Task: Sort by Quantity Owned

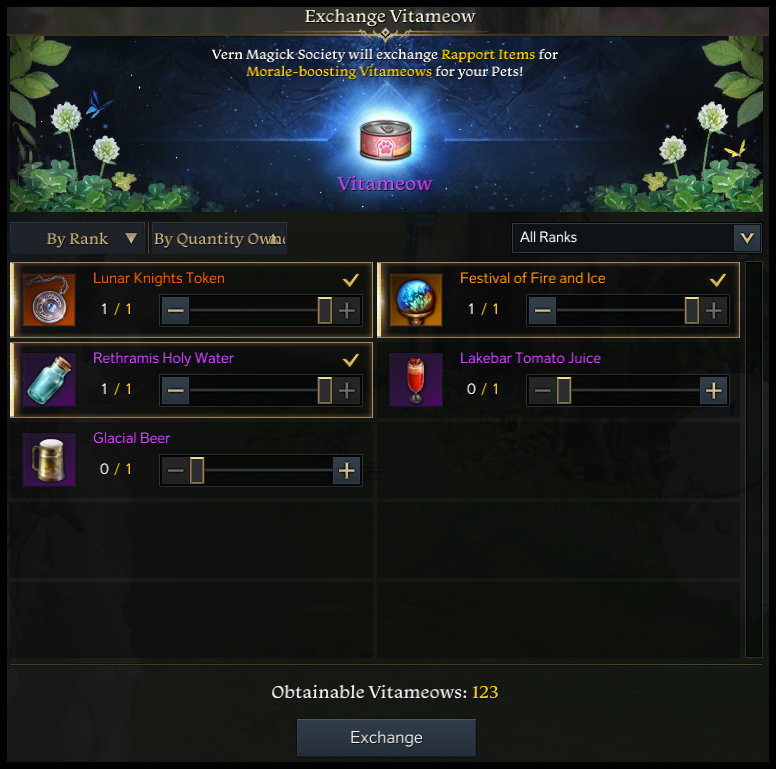Action: [217, 239]
